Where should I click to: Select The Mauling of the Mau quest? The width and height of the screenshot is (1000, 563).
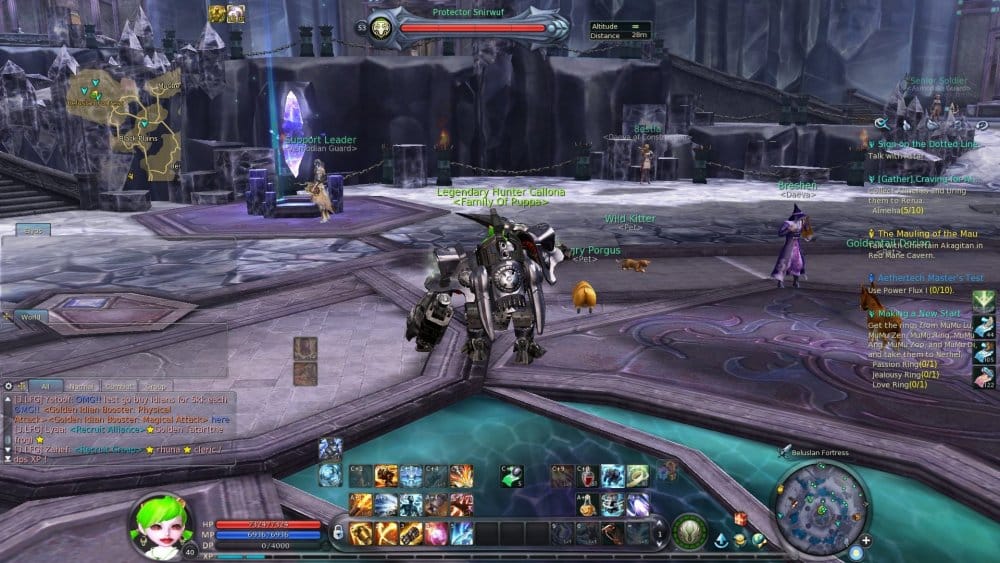click(926, 234)
